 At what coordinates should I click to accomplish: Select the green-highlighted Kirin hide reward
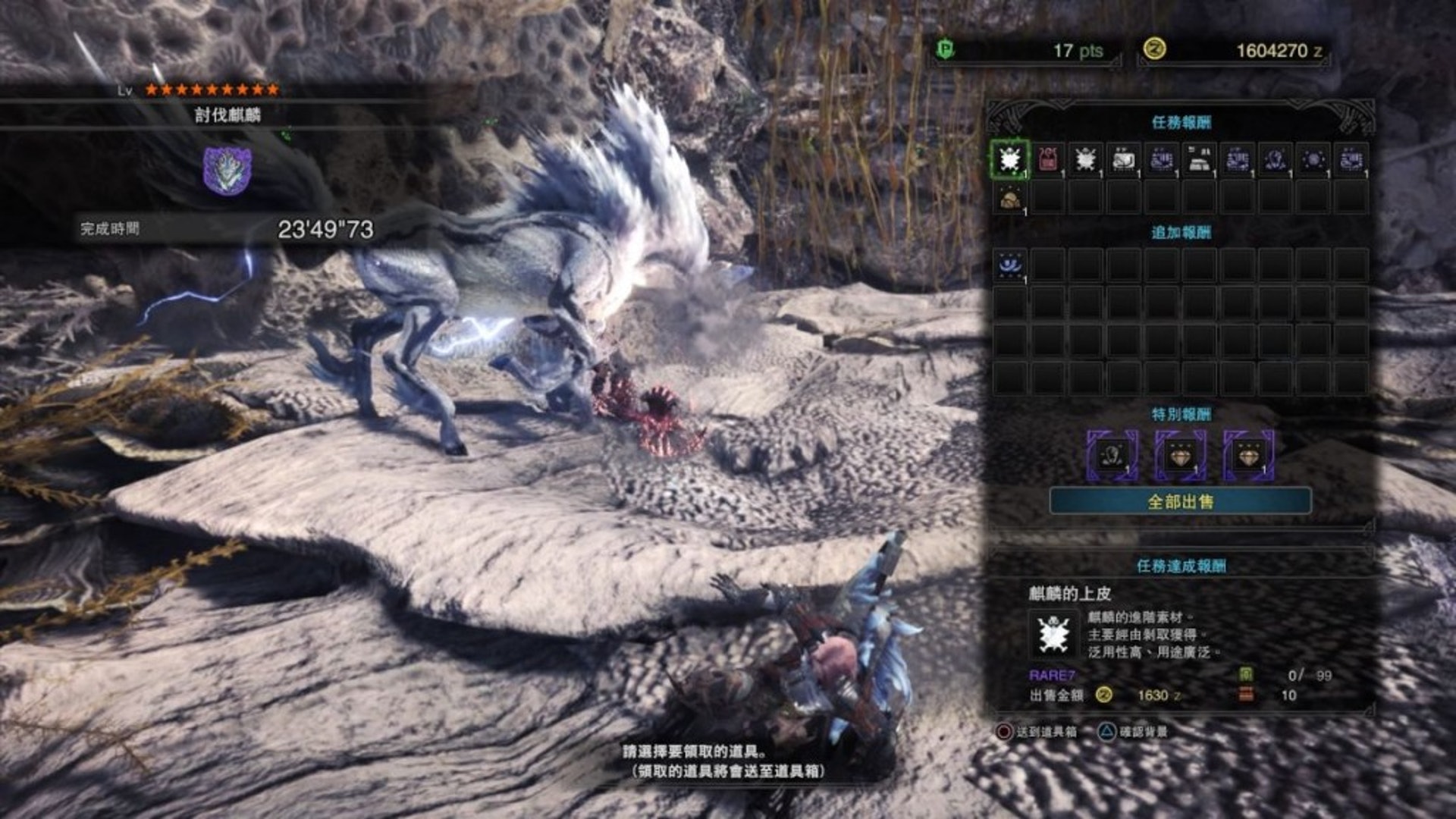(1009, 159)
